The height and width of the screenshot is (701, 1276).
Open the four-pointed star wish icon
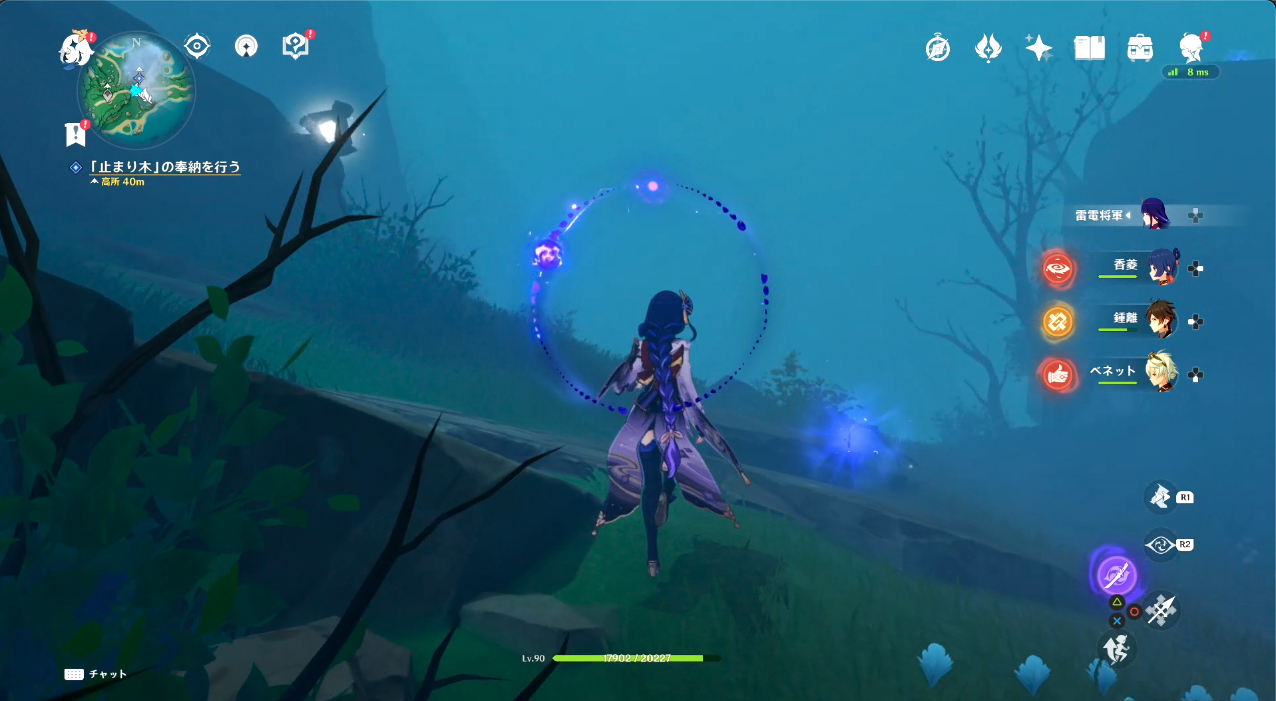pyautogui.click(x=1038, y=48)
